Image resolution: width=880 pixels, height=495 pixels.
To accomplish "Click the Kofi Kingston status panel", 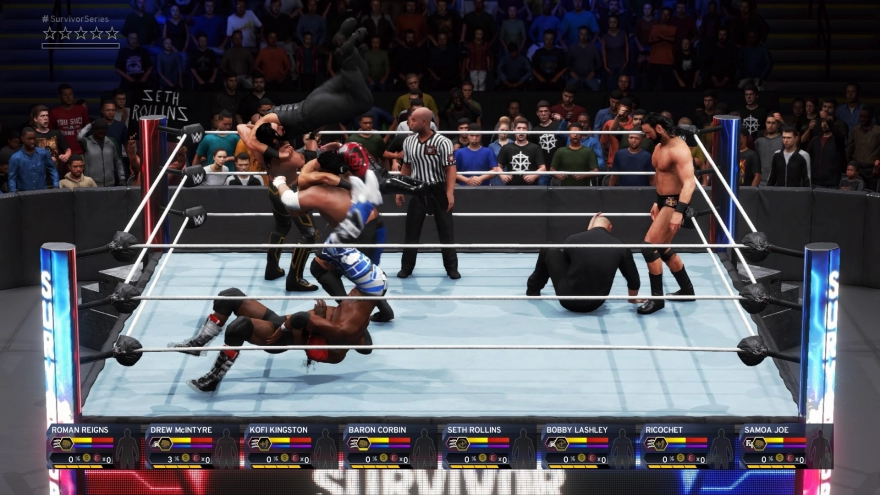I will pos(293,446).
